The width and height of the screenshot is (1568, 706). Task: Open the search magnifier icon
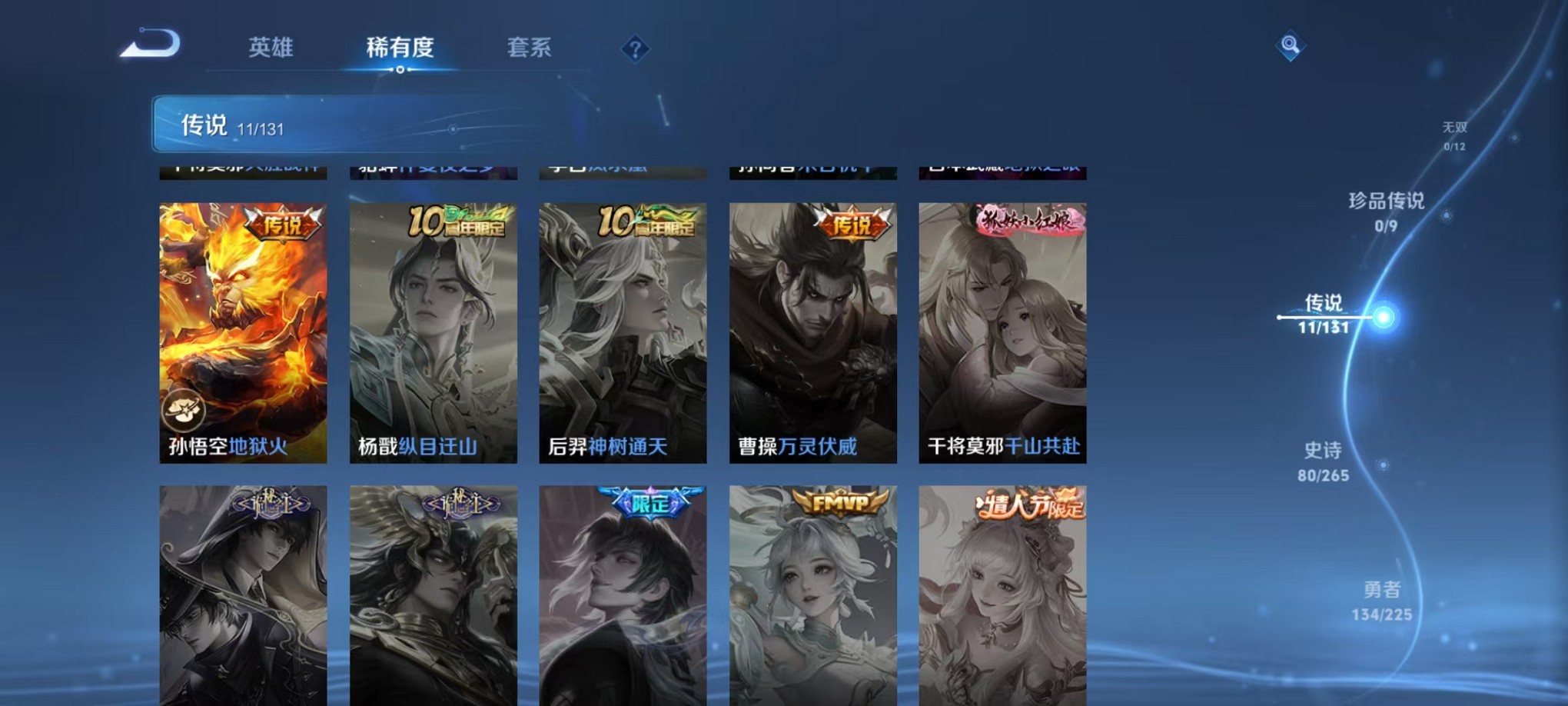pyautogui.click(x=1291, y=46)
